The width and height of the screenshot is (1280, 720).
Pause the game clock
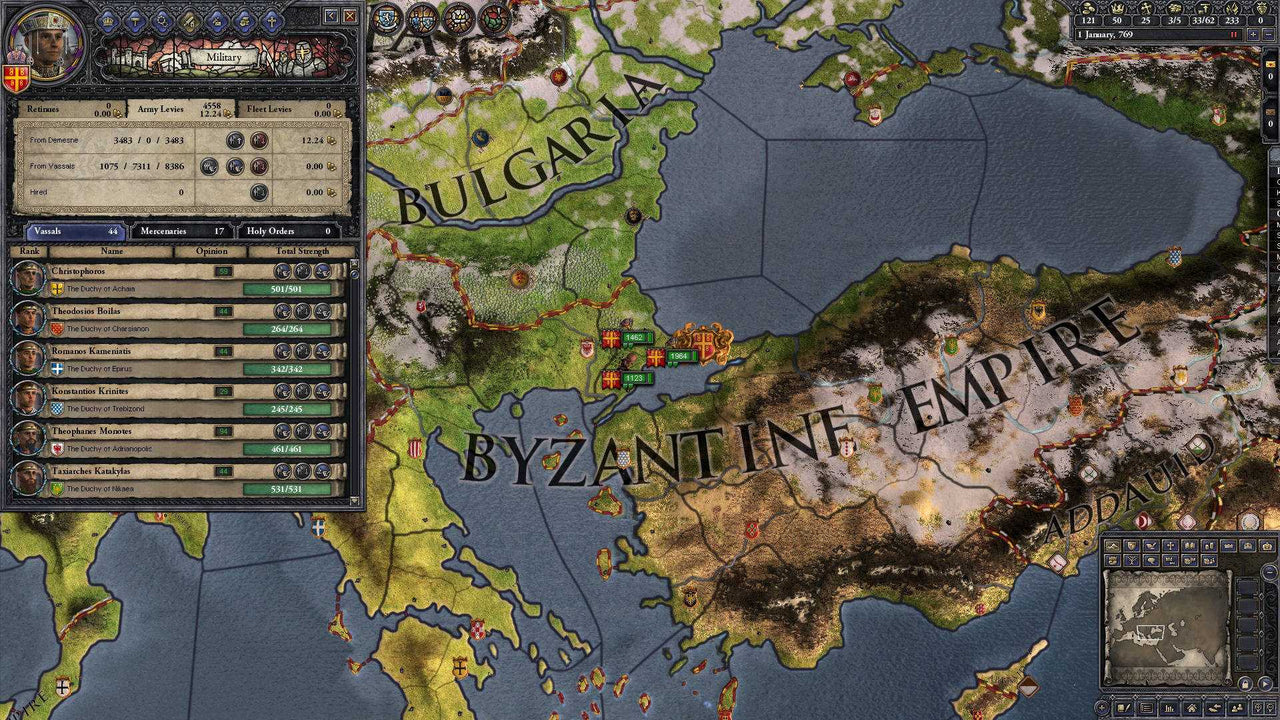pos(1234,34)
